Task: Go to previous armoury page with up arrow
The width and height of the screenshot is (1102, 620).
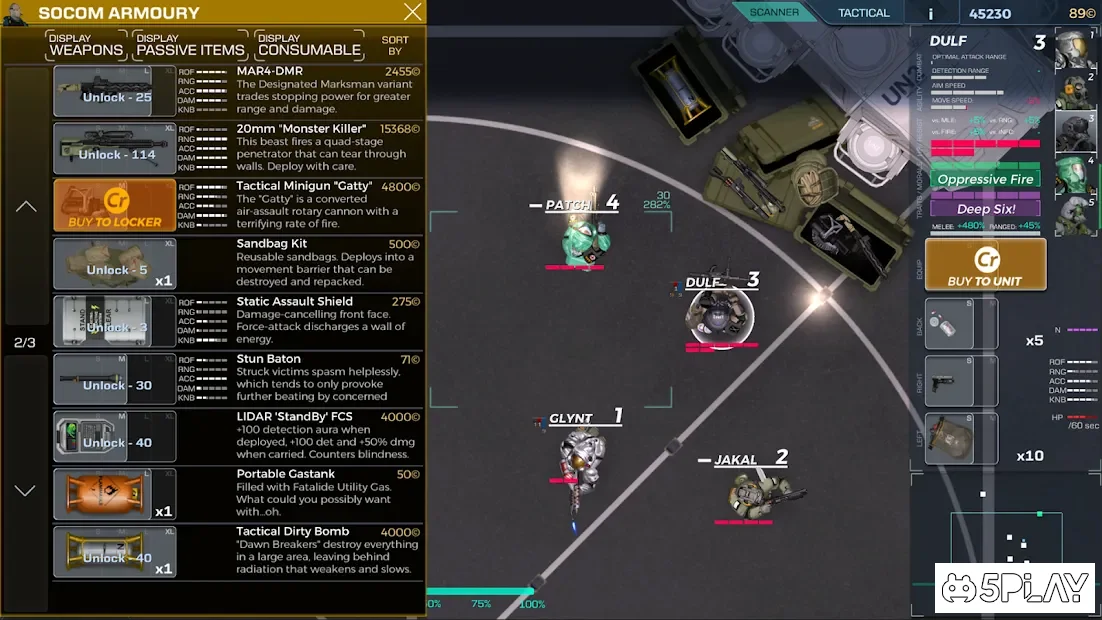Action: (26, 207)
